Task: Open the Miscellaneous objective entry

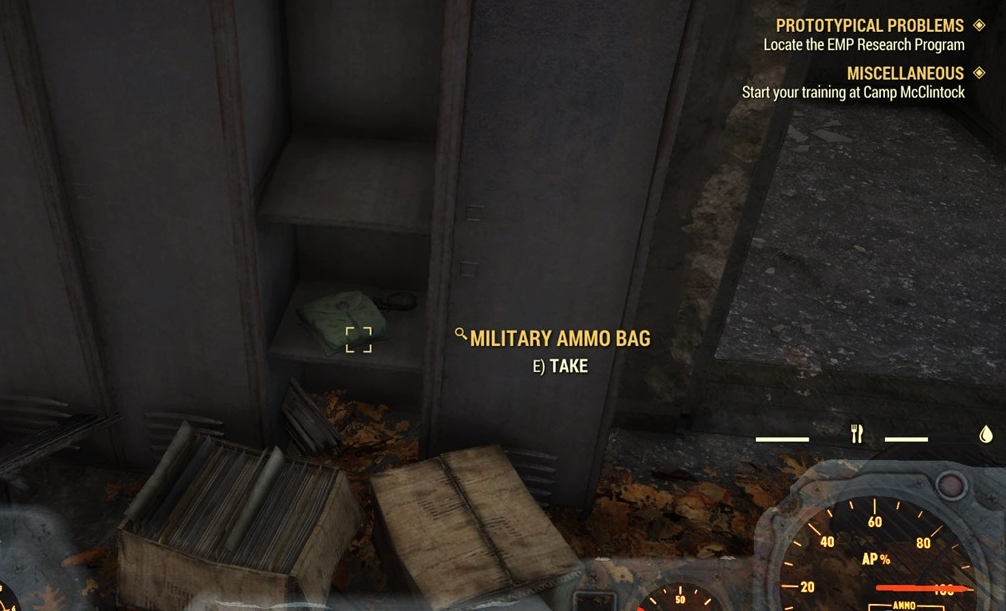Action: (x=905, y=74)
